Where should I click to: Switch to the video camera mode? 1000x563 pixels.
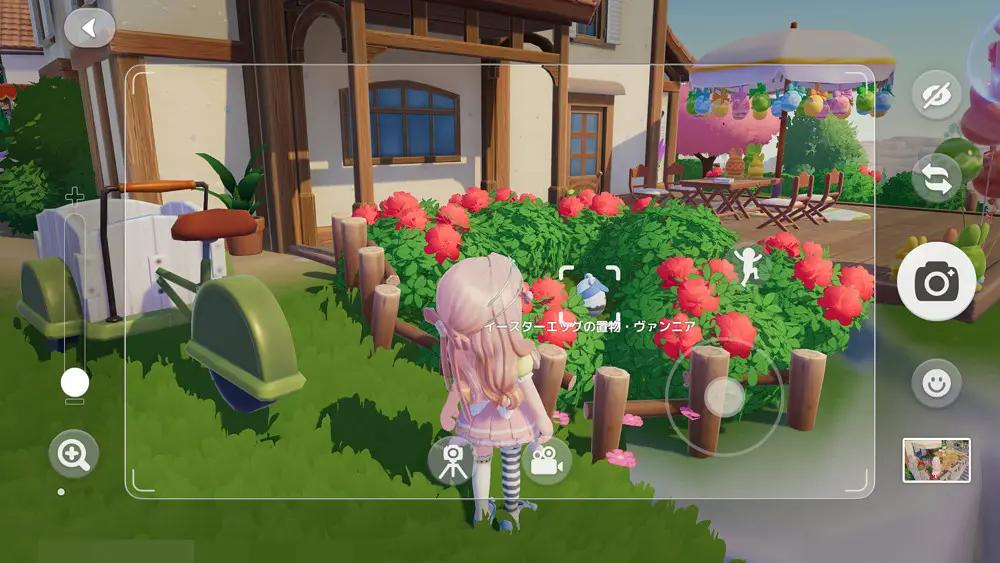546,461
